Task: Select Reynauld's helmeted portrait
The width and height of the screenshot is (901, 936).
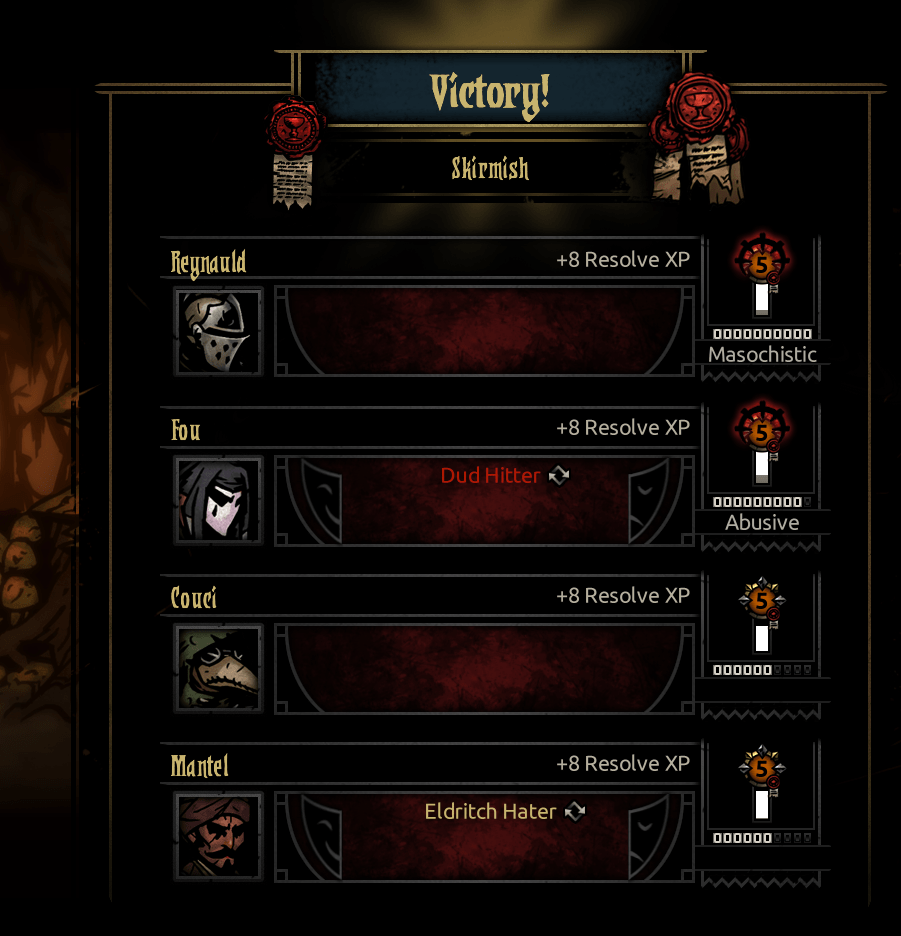Action: pyautogui.click(x=218, y=332)
